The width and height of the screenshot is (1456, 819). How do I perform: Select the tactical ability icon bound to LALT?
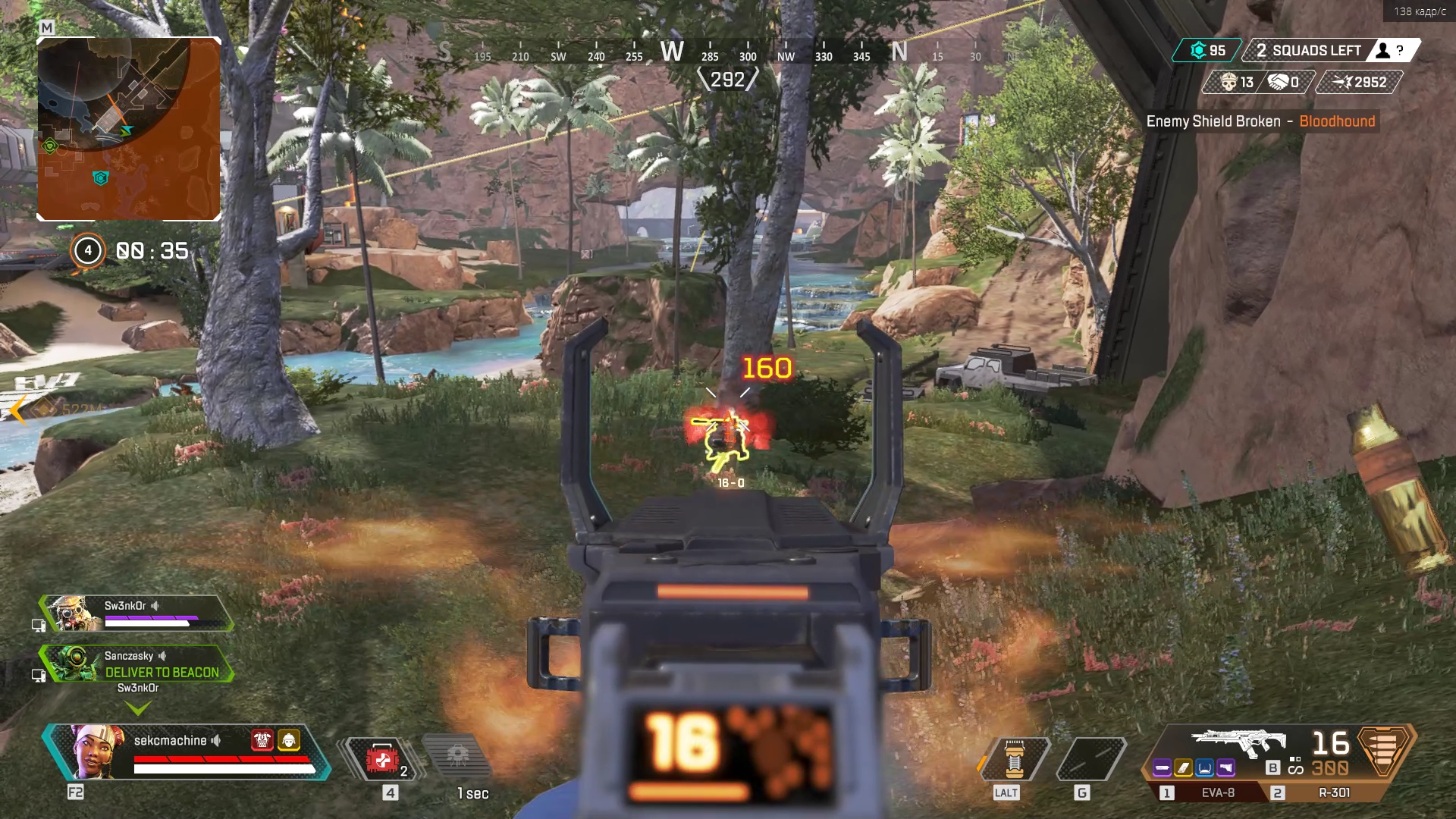click(1014, 759)
